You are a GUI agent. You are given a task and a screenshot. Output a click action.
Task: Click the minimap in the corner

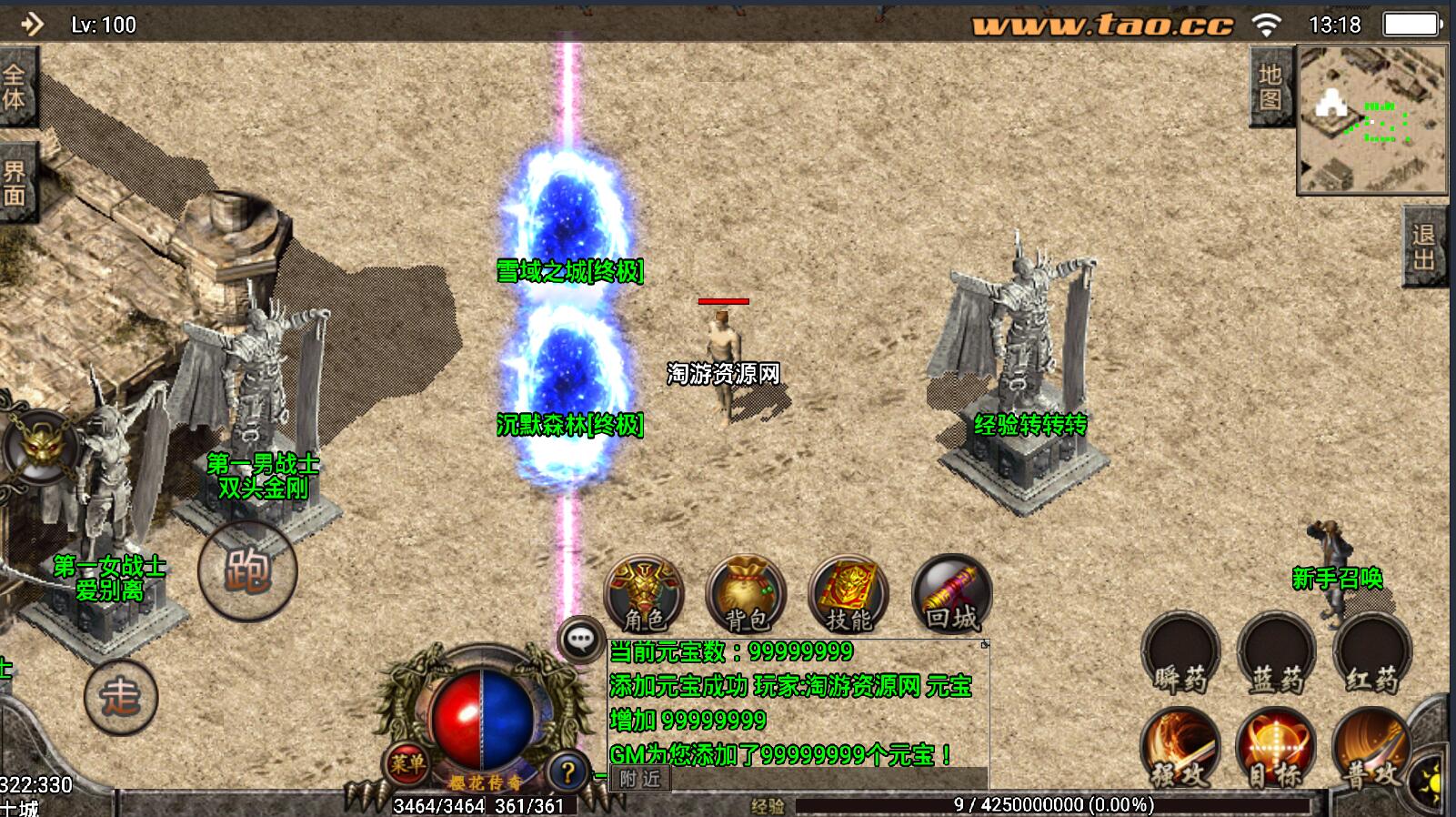[1371, 120]
